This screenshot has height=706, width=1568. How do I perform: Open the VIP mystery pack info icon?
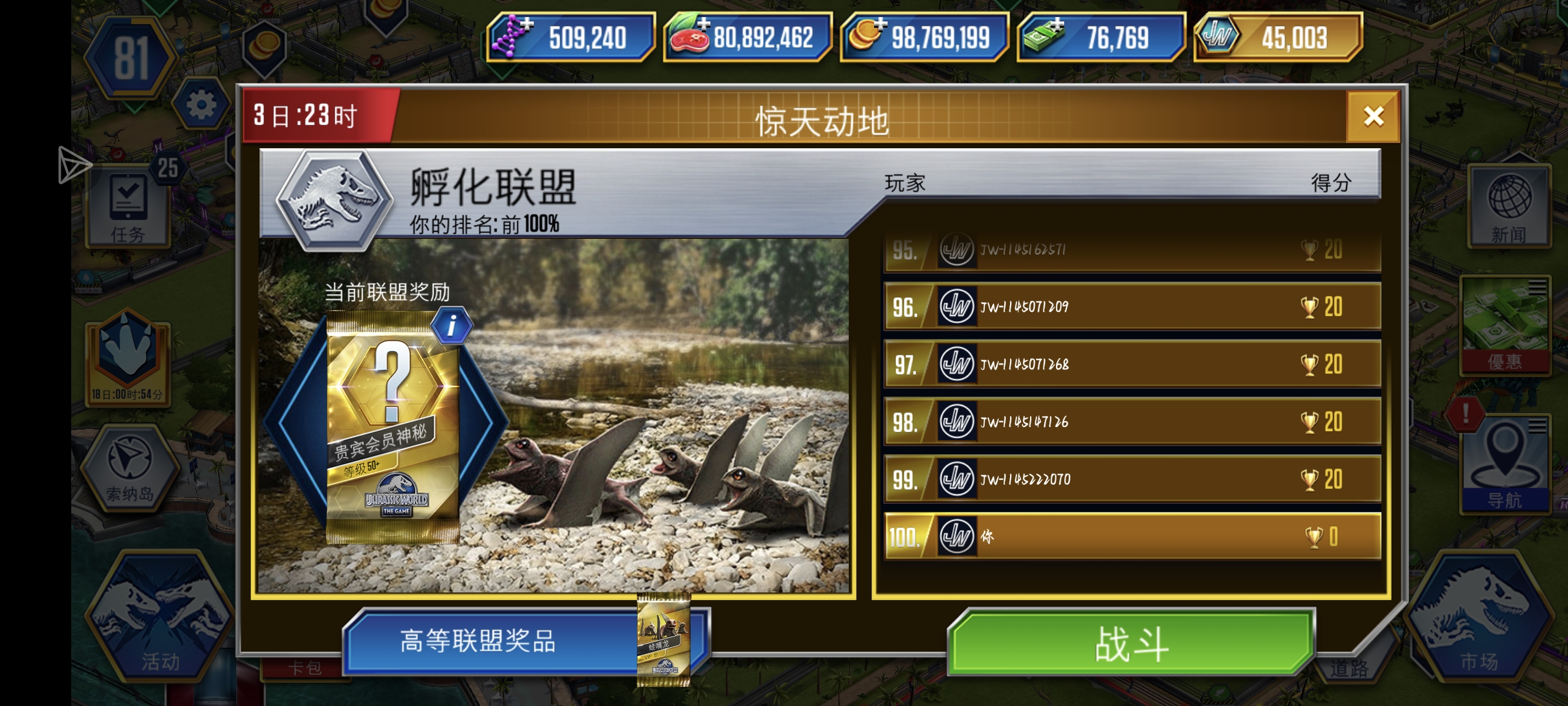tap(453, 324)
